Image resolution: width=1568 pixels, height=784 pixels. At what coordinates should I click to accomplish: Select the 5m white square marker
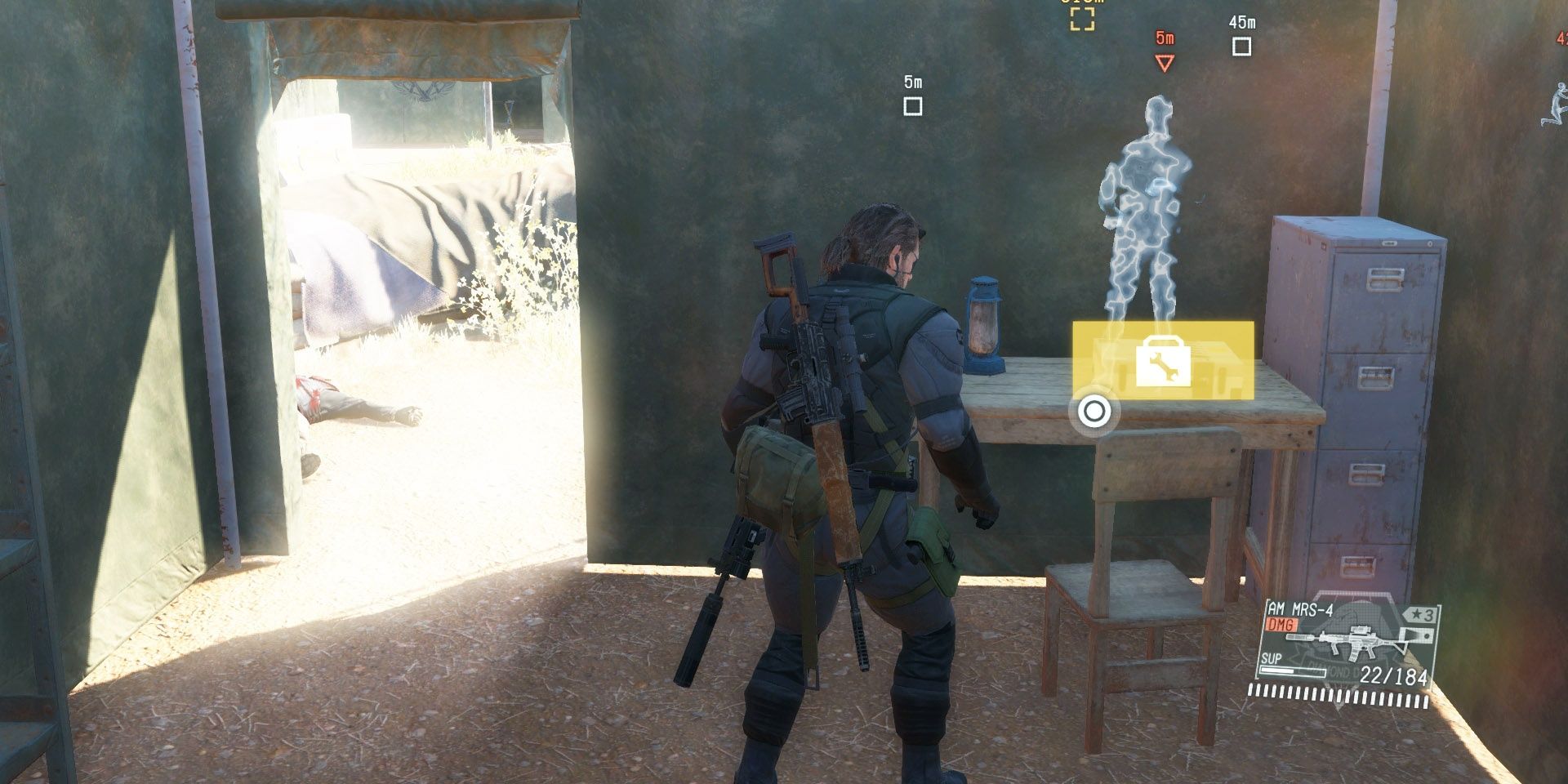(x=914, y=105)
